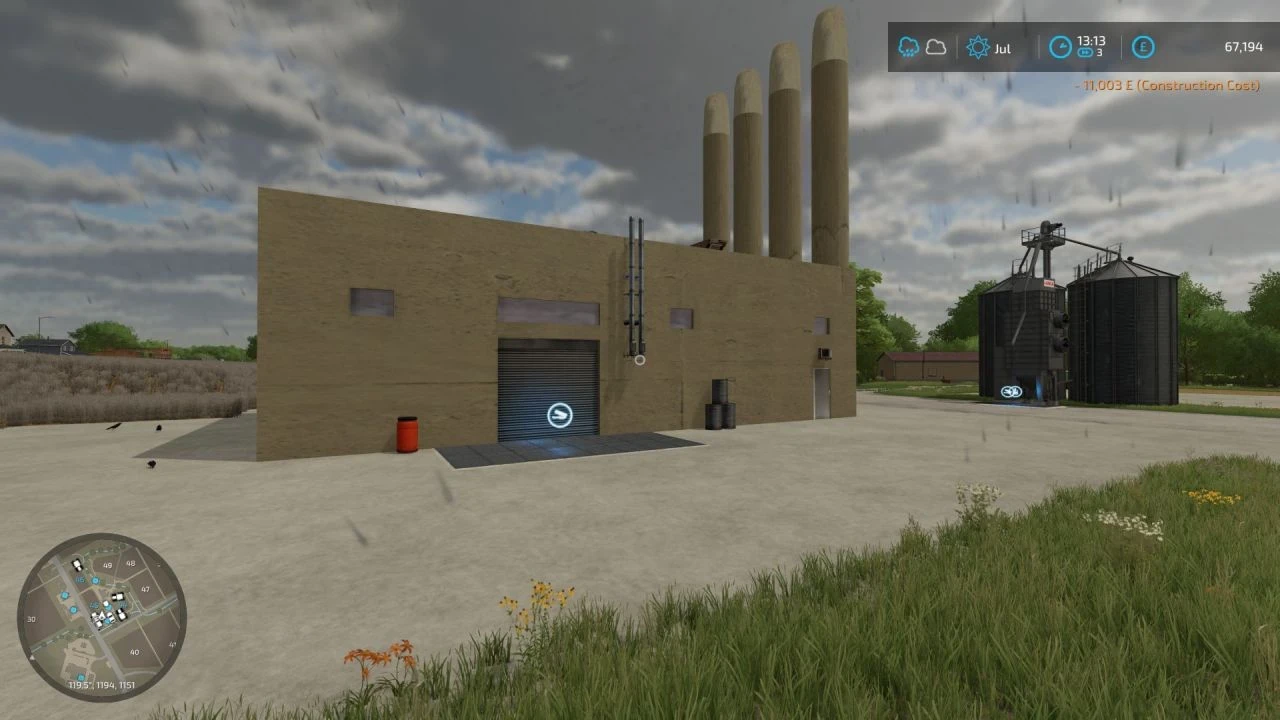Click field number 40 on the minimap

click(x=135, y=652)
